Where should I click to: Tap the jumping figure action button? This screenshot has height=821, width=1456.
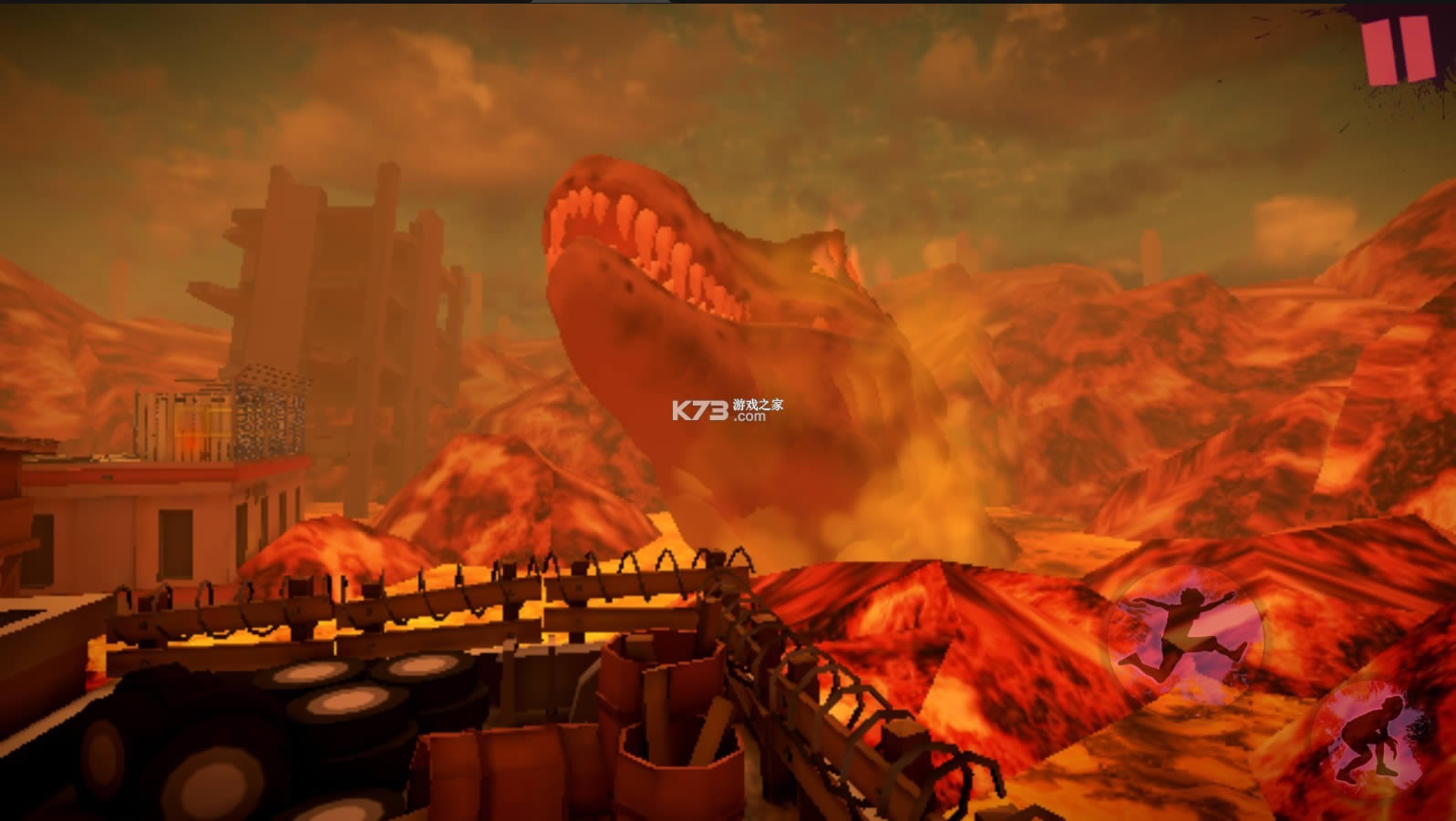pyautogui.click(x=1185, y=631)
